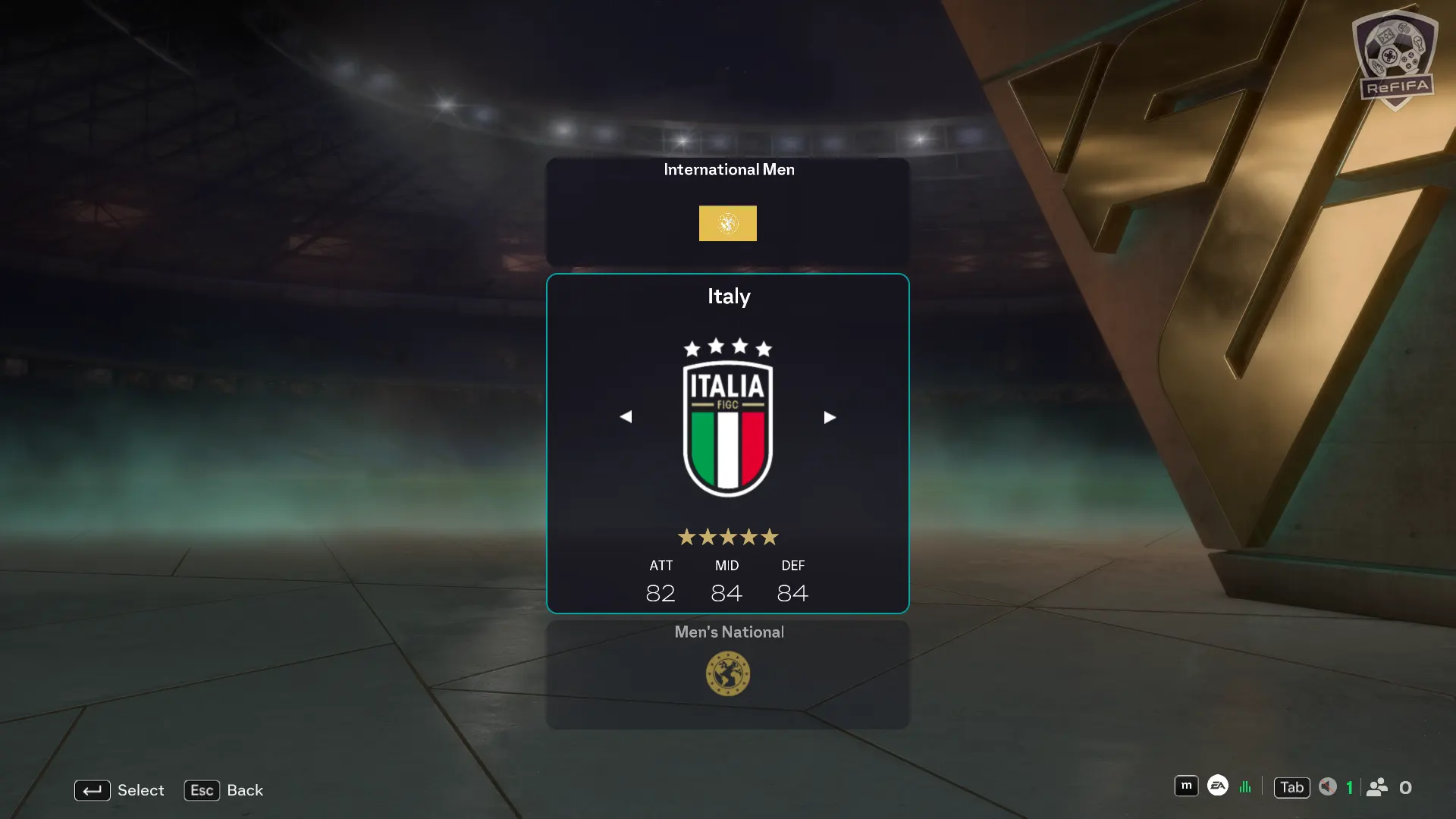Show the previous team with the left arrow

[626, 417]
